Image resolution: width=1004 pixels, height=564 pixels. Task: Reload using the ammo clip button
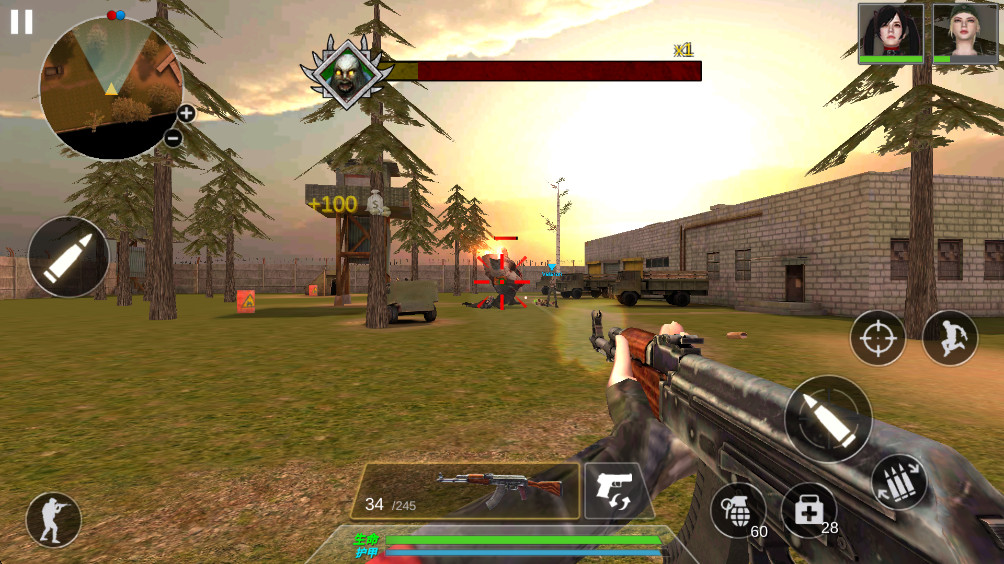[x=898, y=482]
